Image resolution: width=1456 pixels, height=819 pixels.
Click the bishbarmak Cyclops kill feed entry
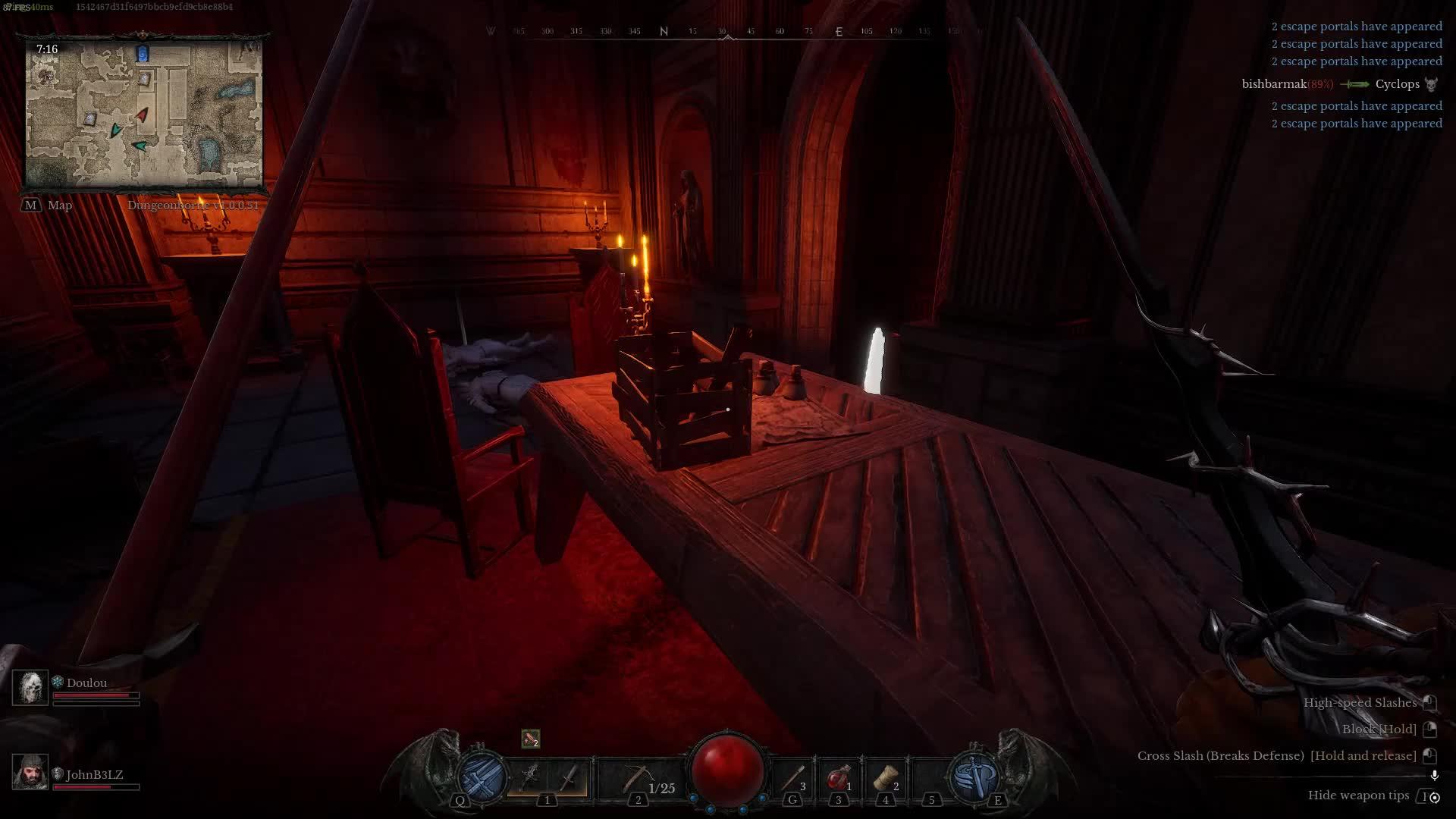tap(1339, 84)
